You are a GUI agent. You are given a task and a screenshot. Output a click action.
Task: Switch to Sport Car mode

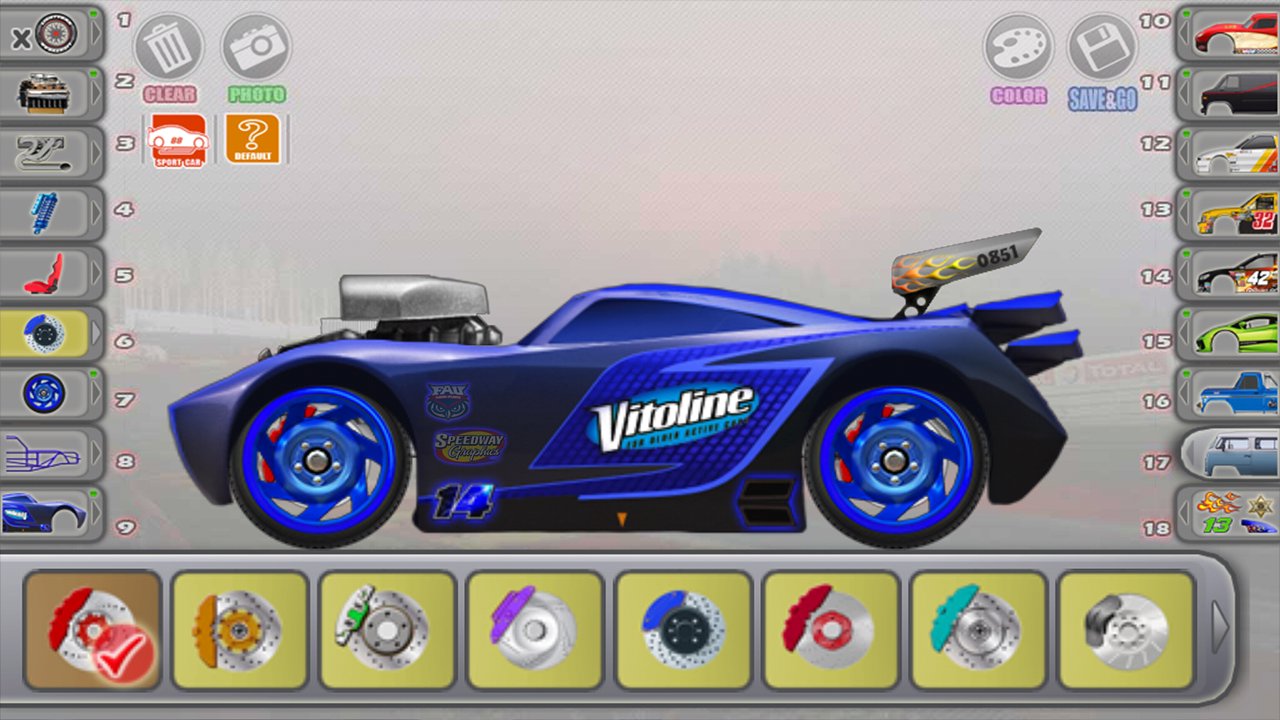point(178,140)
